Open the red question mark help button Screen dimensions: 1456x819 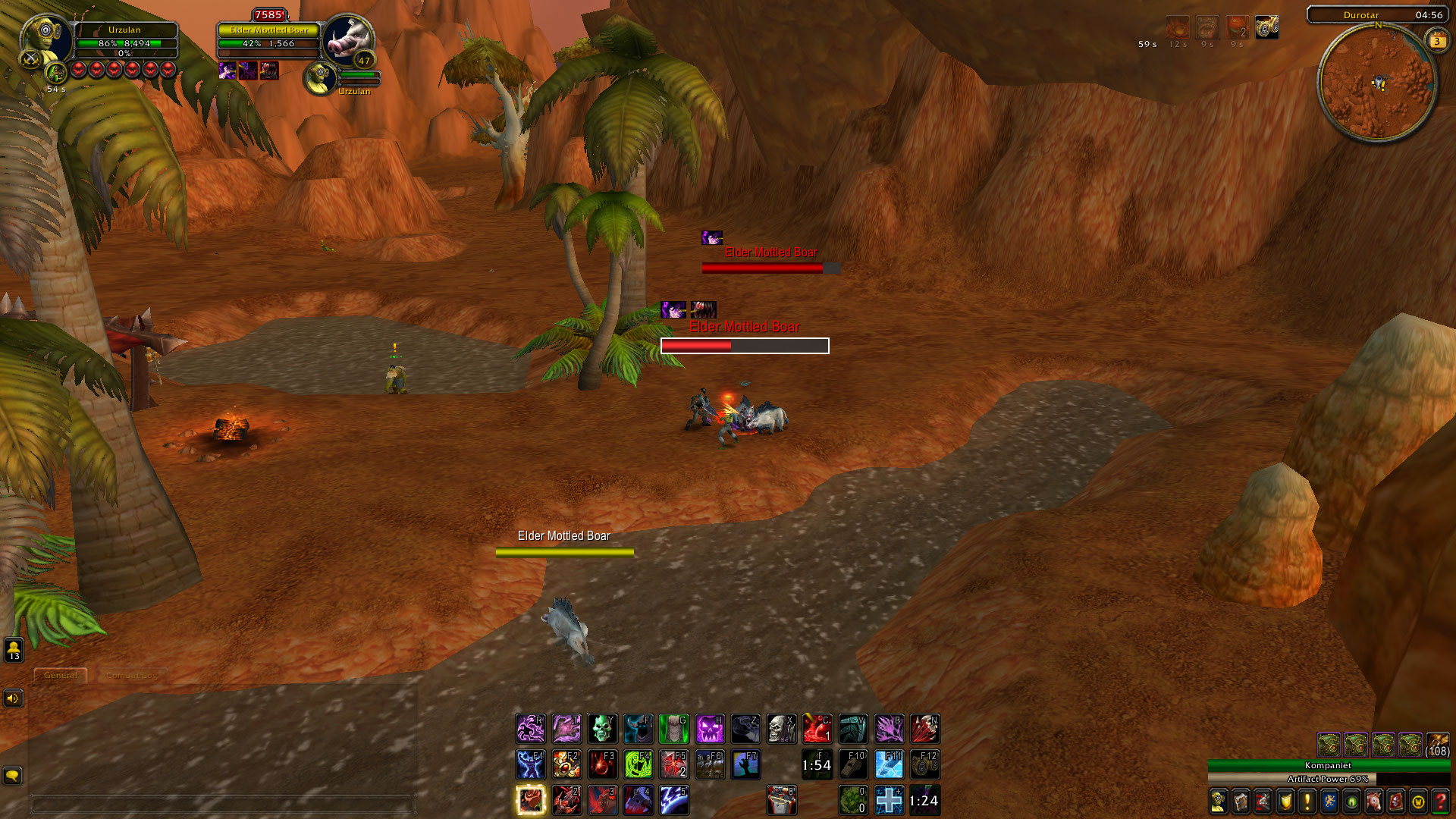click(1440, 801)
